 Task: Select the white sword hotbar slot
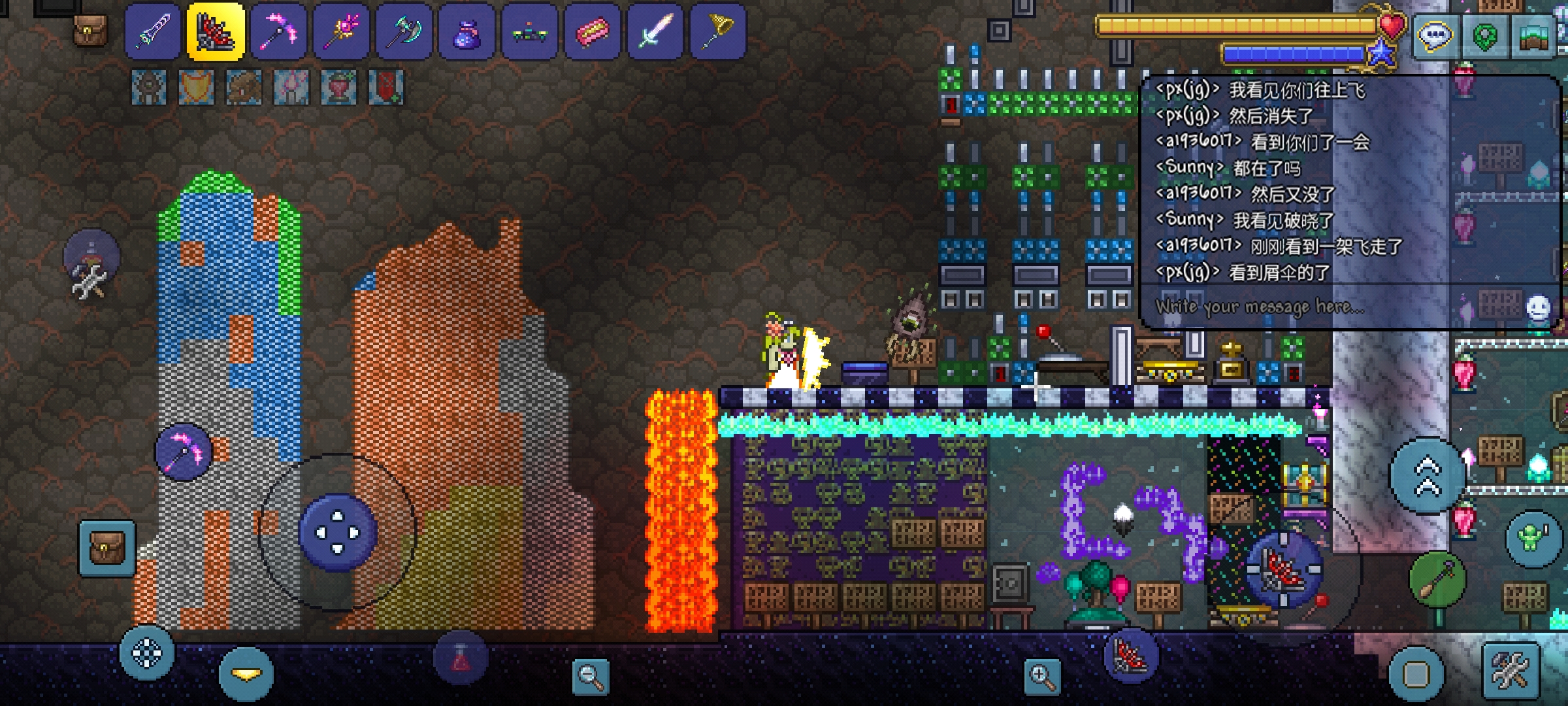(655, 31)
